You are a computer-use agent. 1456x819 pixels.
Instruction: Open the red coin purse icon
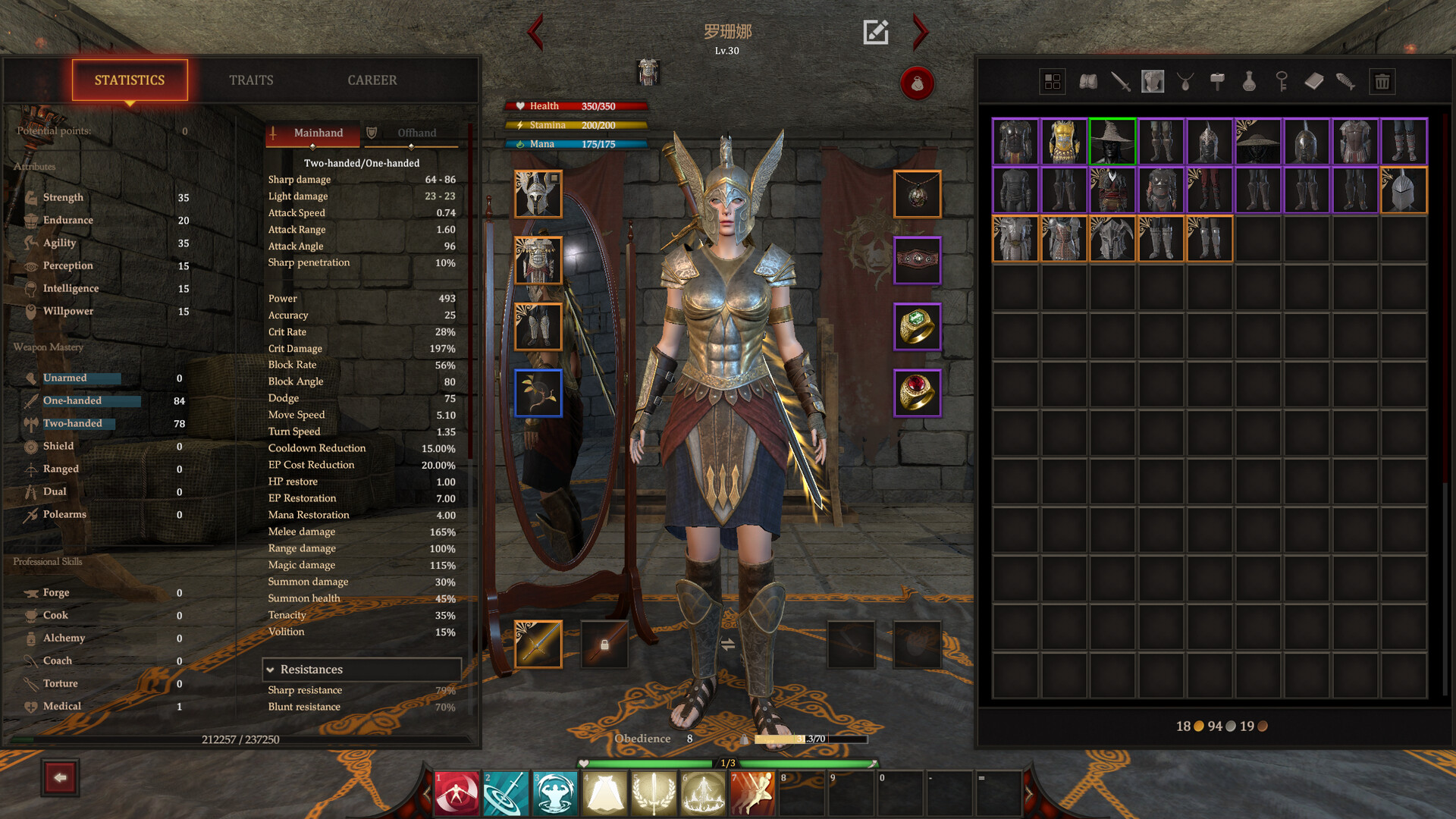click(917, 84)
